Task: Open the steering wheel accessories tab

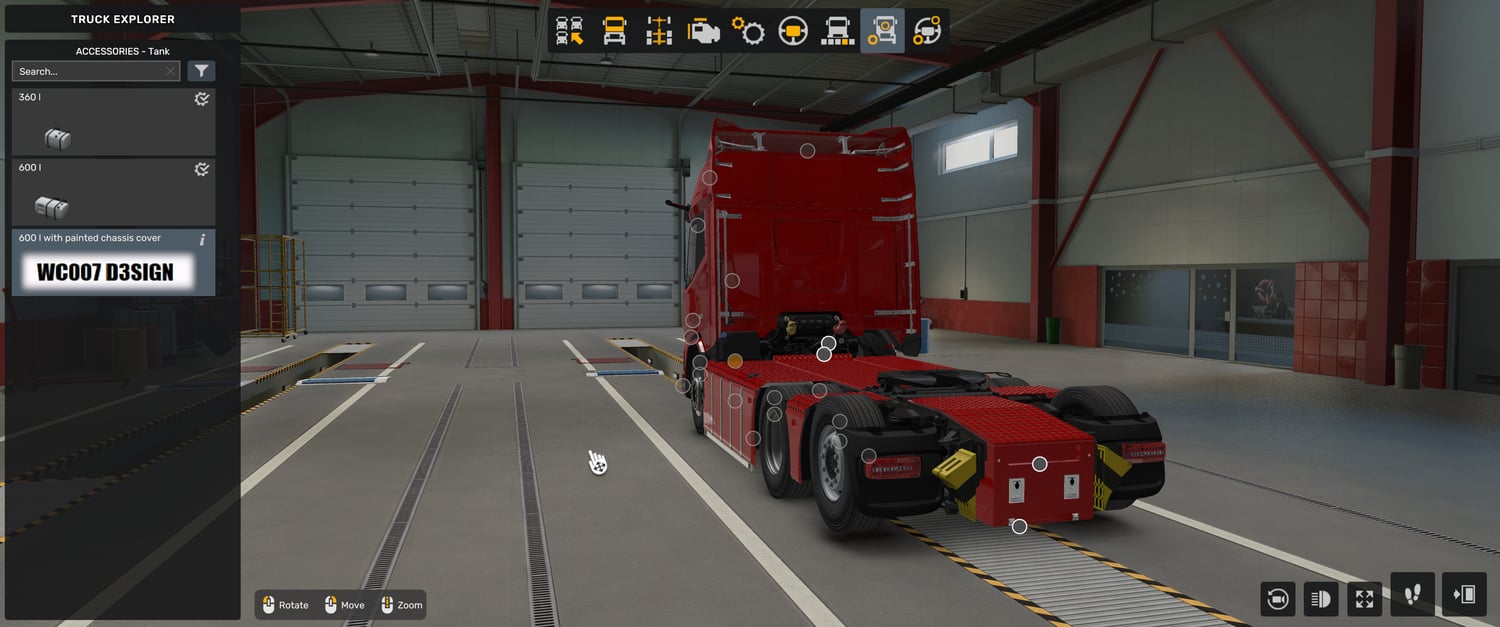Action: click(927, 31)
